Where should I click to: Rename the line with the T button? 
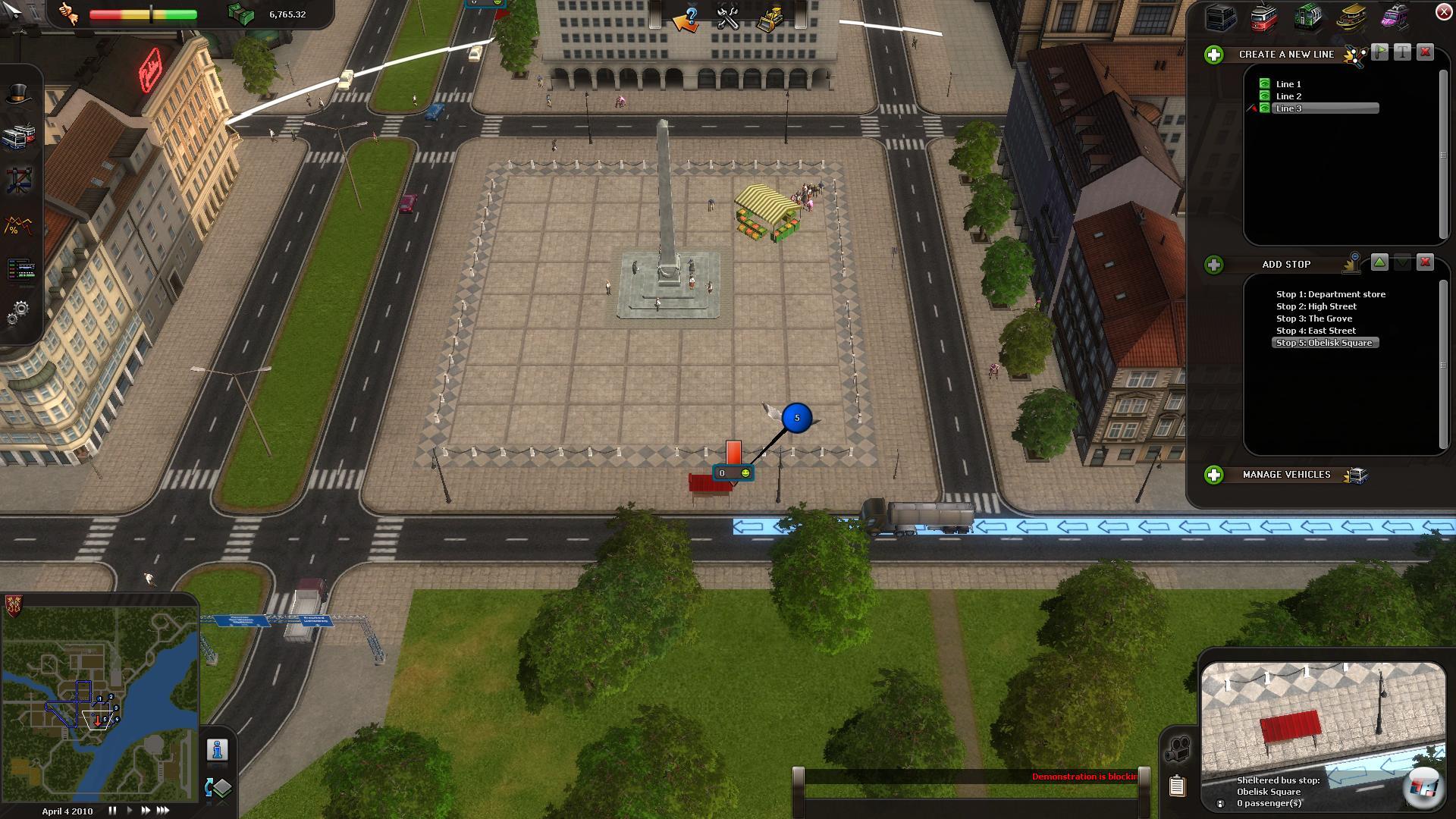[1402, 52]
